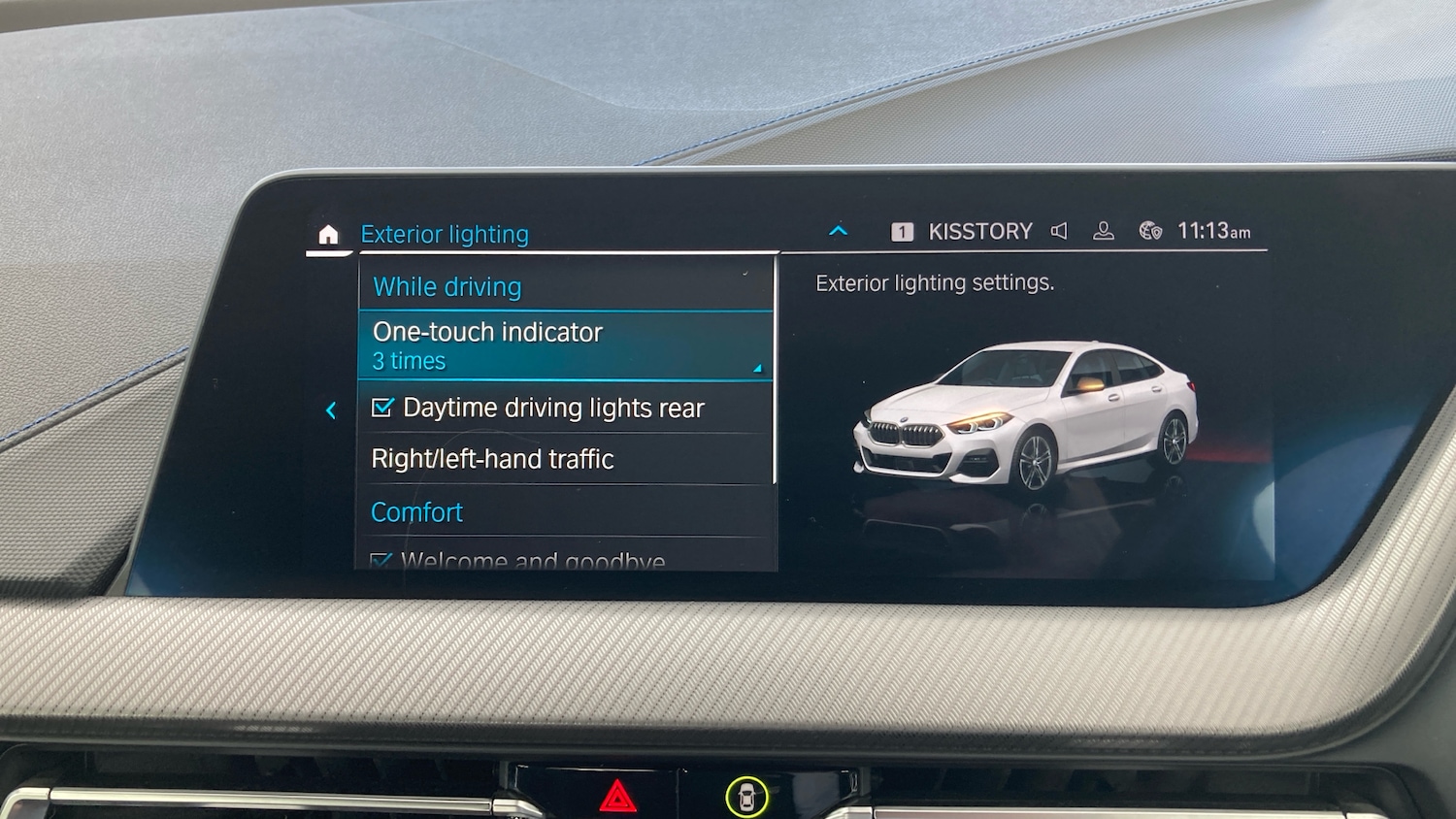Select radio preset 1

901,230
